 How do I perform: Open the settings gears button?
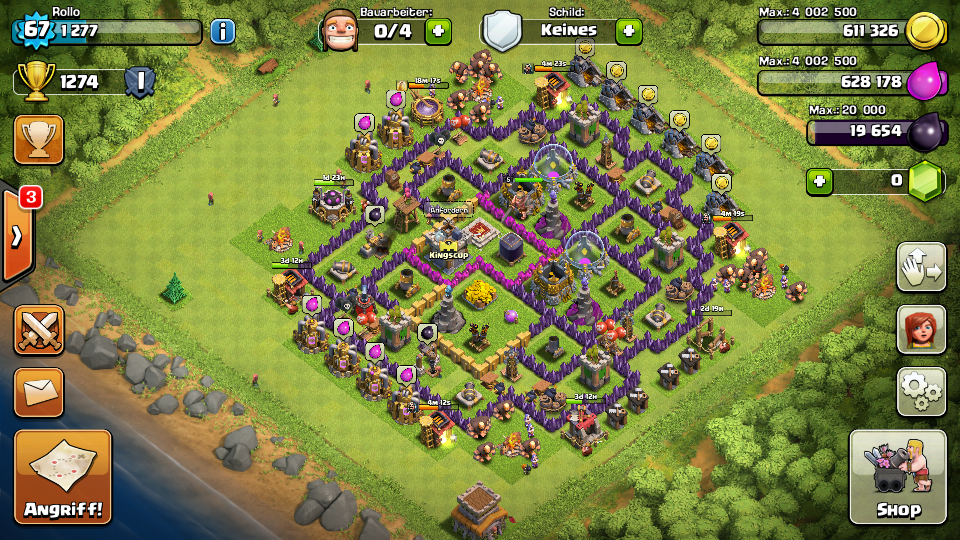(921, 391)
